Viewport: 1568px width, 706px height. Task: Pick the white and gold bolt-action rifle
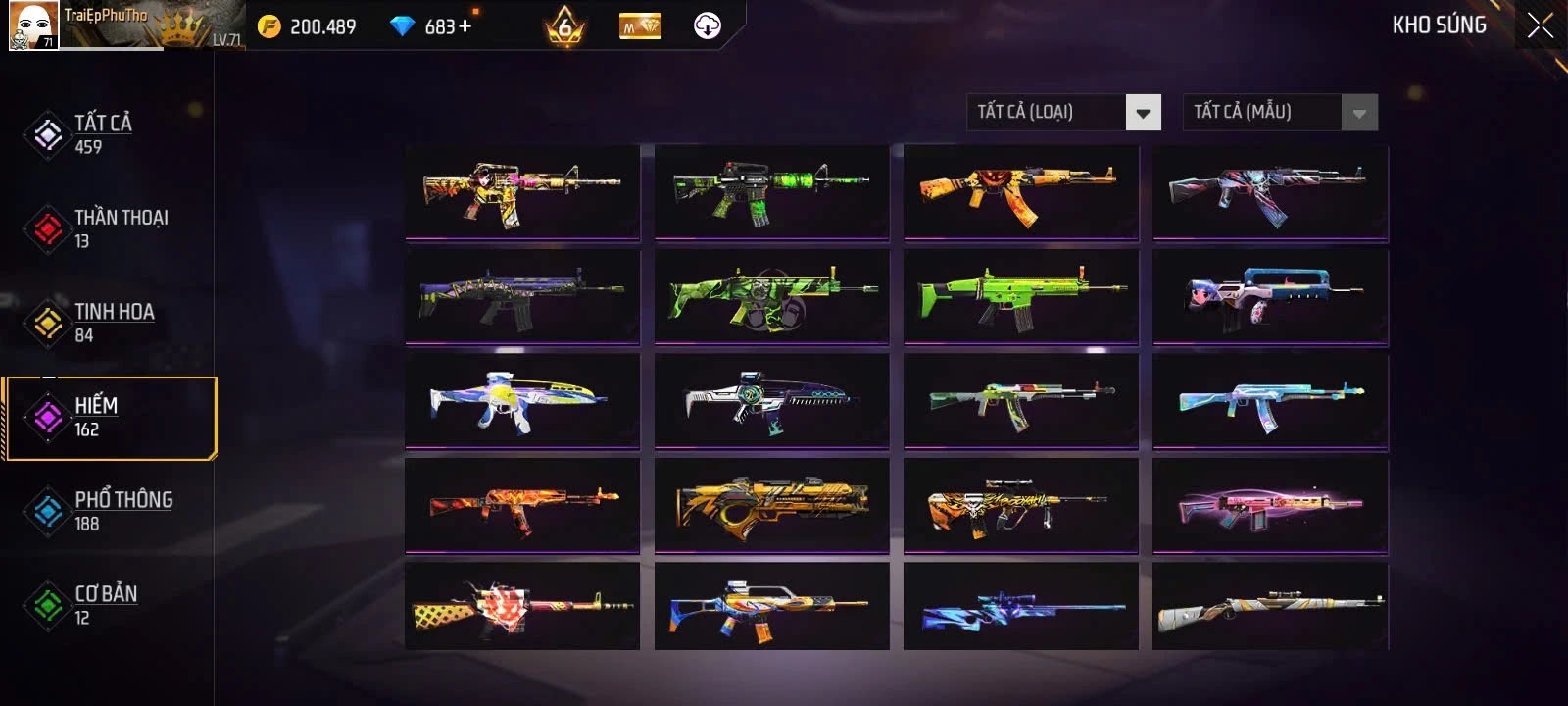1270,606
